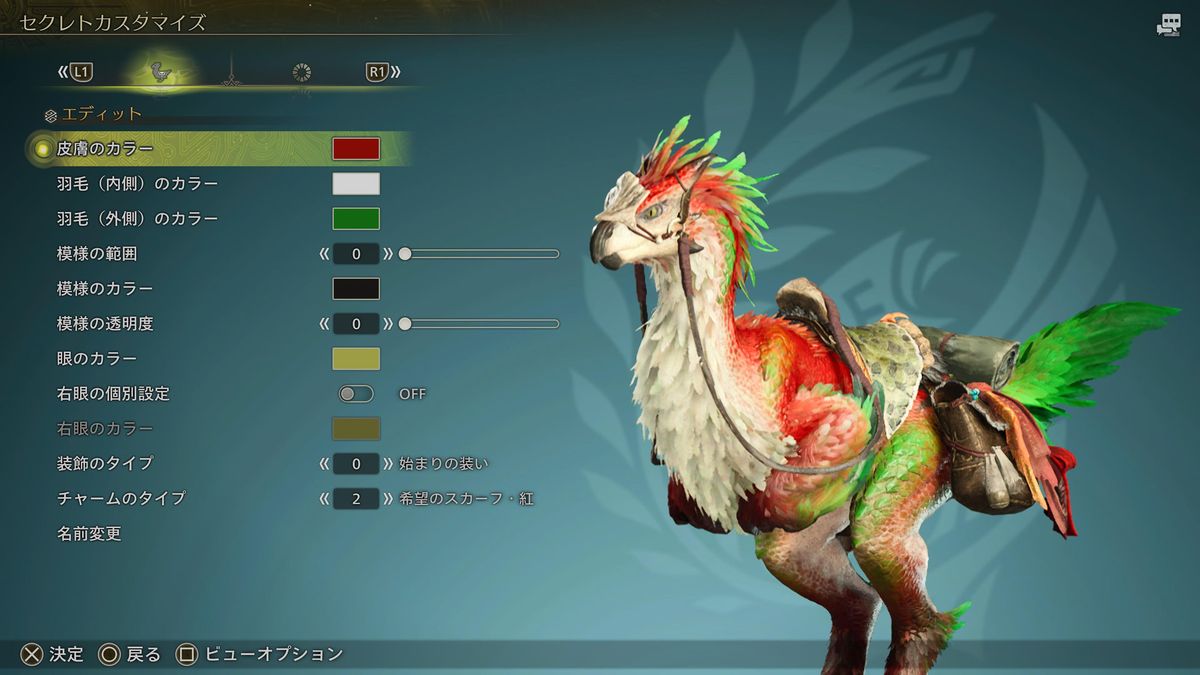
Task: Click the chat icon in the top corner
Action: click(x=1168, y=26)
